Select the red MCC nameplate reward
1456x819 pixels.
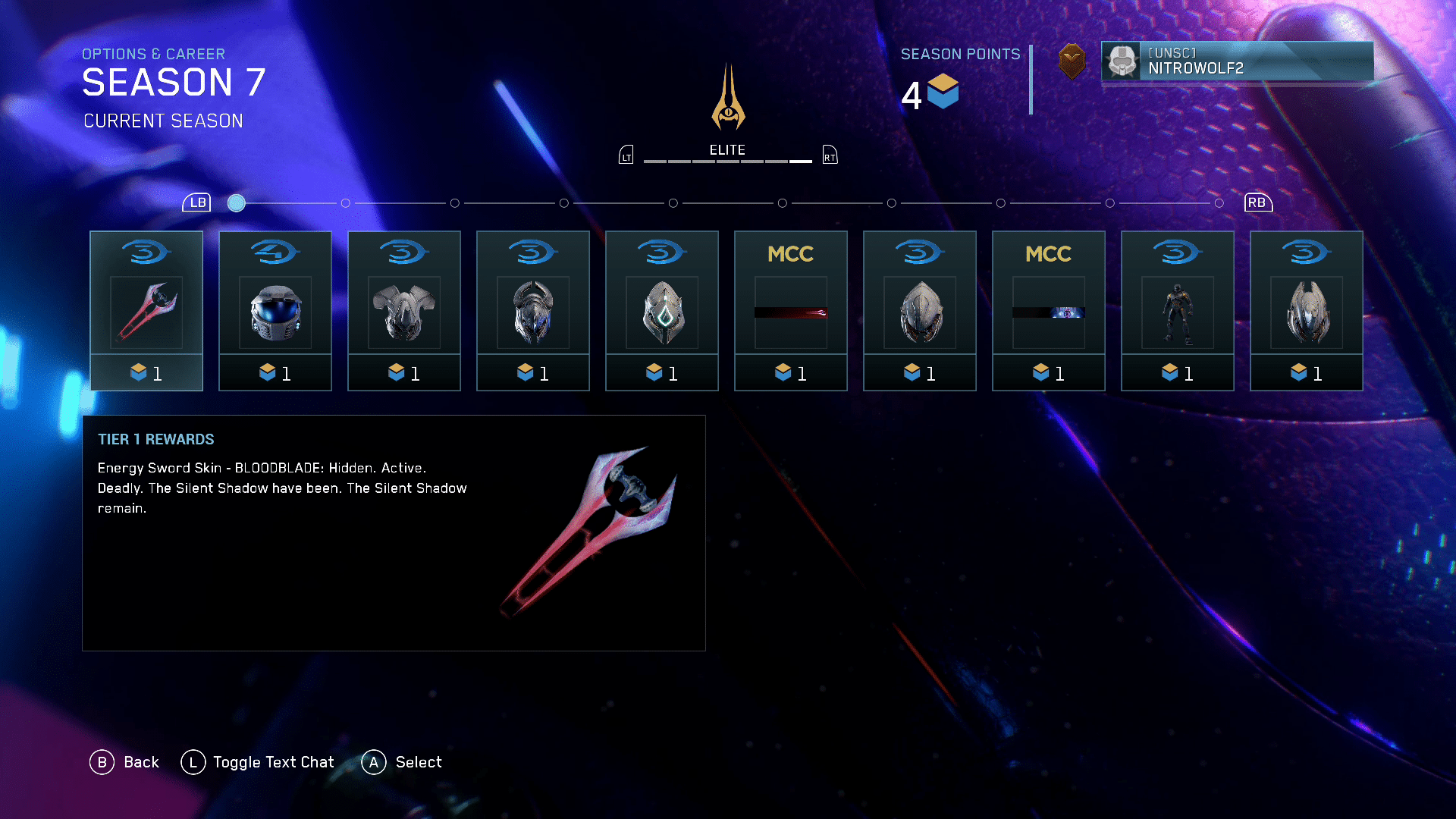791,311
